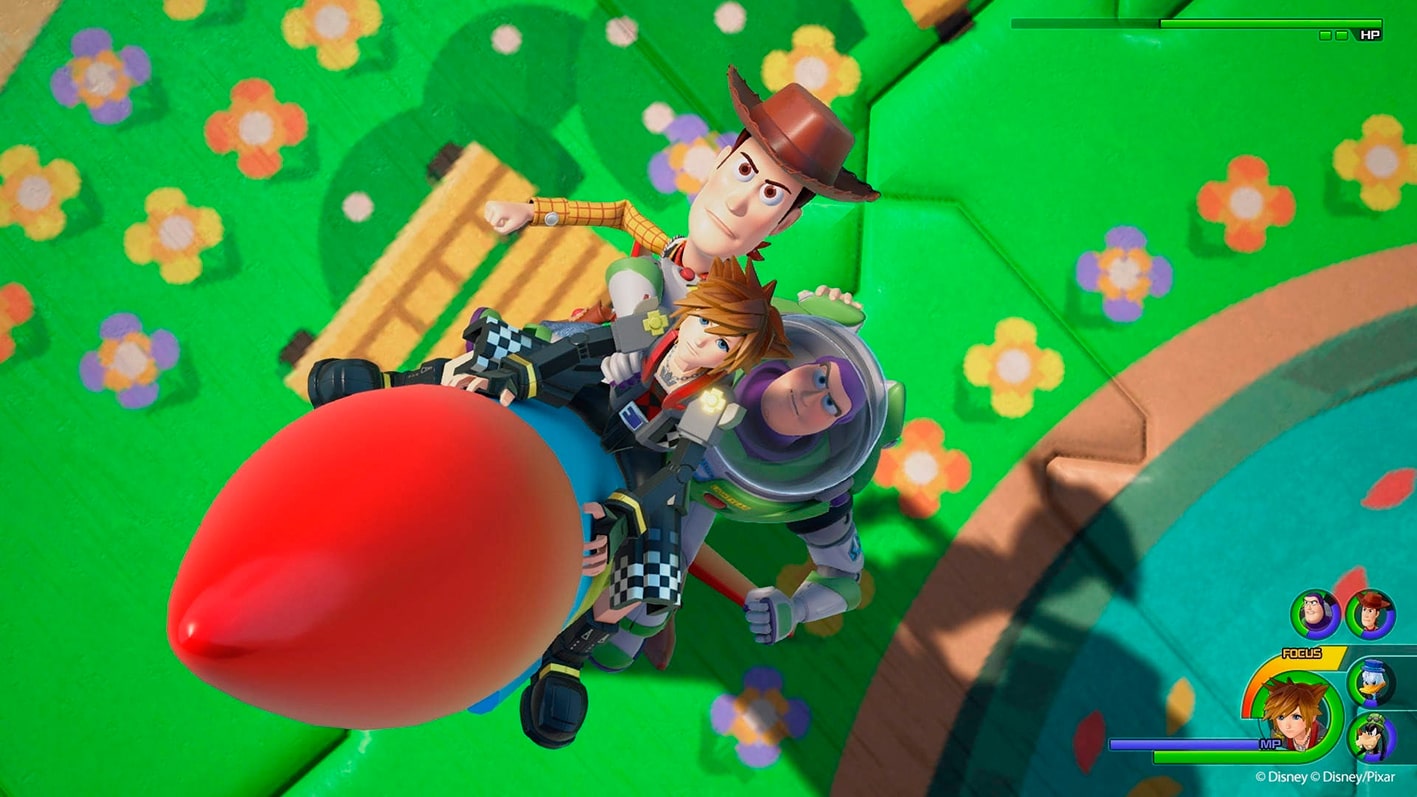Select Sora's character portrait
1417x797 pixels.
point(1294,717)
